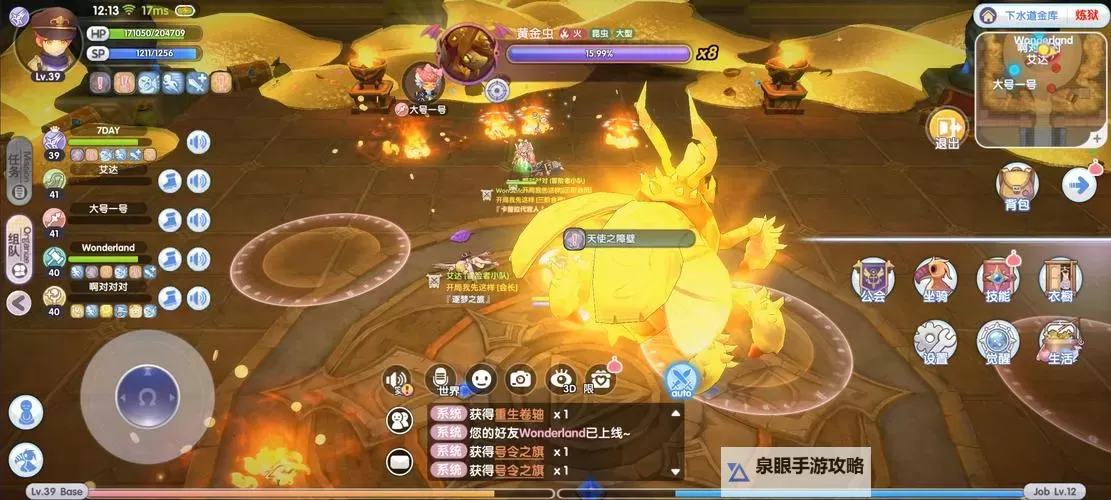Screen dimensions: 1111x500
Task: Open the player portrait at Lv.39
Action: 48,40
